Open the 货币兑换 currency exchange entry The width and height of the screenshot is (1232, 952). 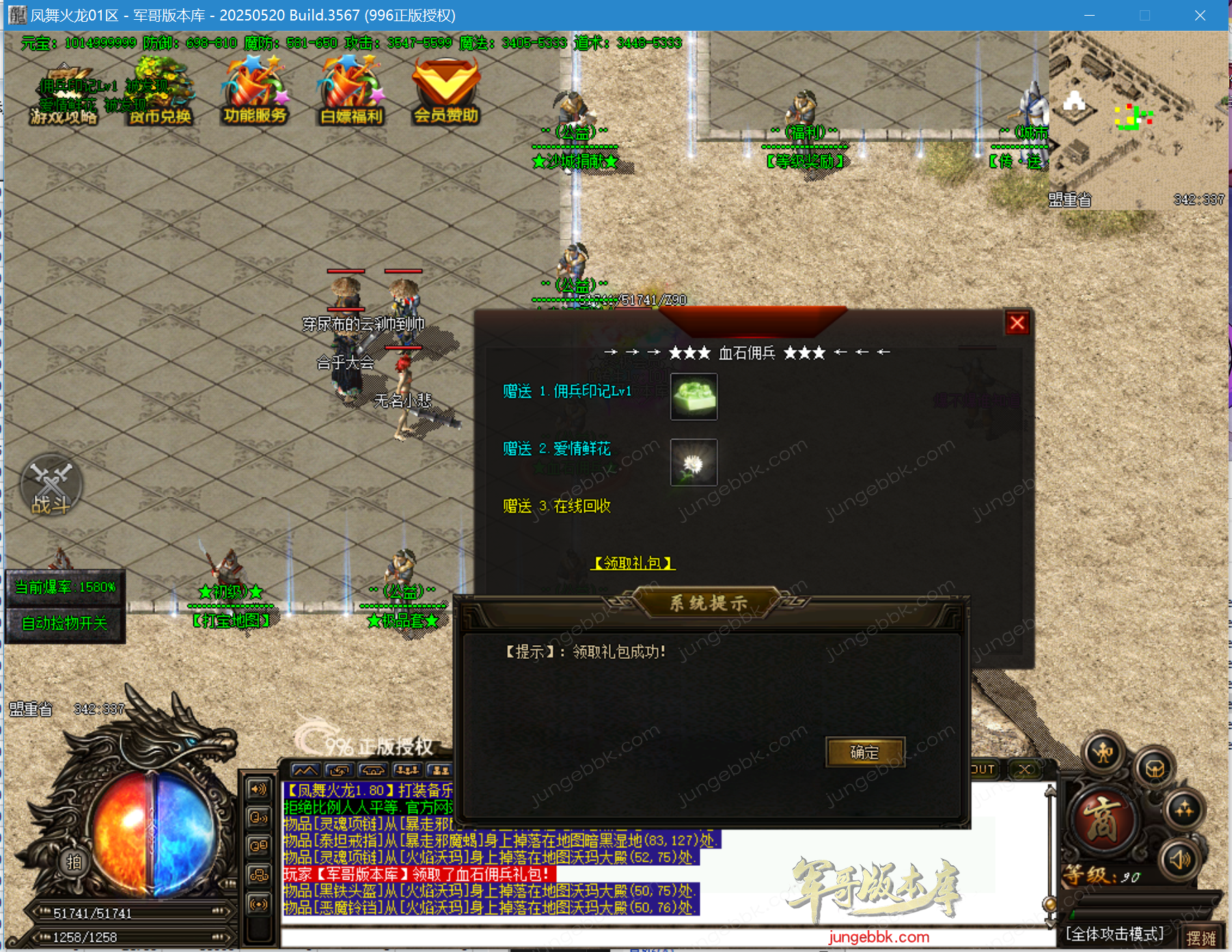(x=160, y=116)
